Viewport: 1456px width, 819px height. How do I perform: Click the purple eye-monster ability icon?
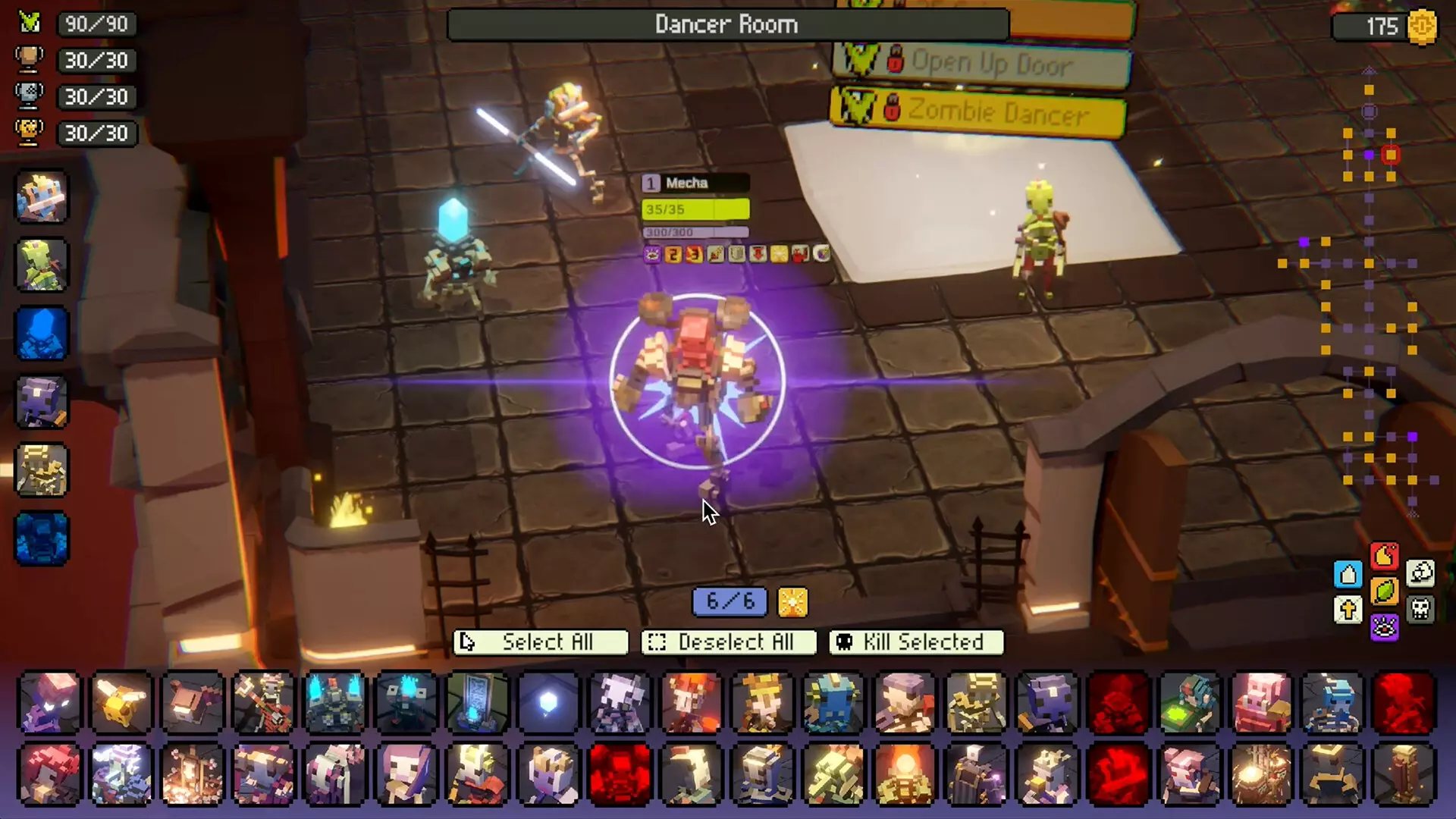(x=1385, y=628)
